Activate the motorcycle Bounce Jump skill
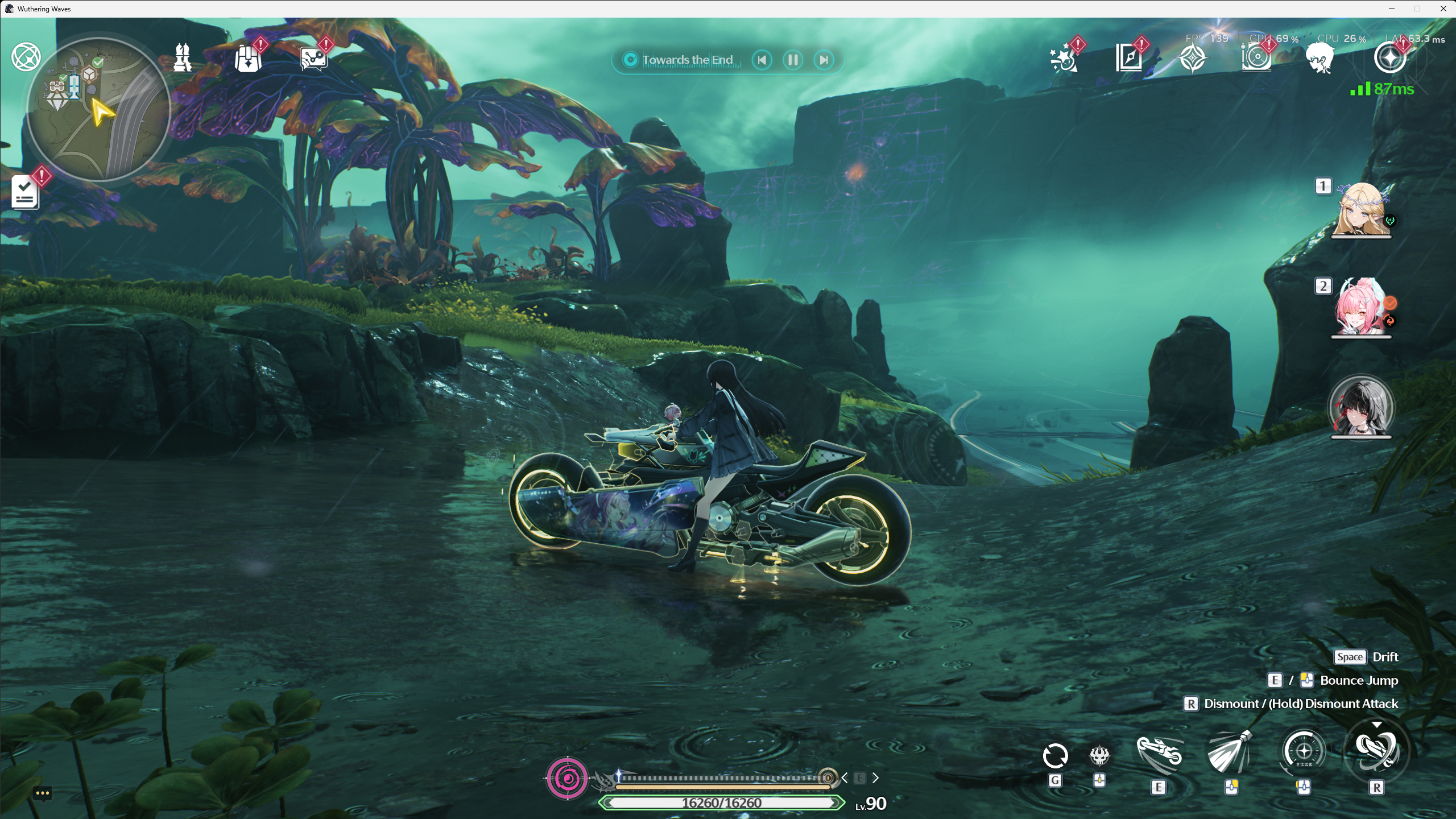Image resolution: width=1456 pixels, height=819 pixels. 1159,755
